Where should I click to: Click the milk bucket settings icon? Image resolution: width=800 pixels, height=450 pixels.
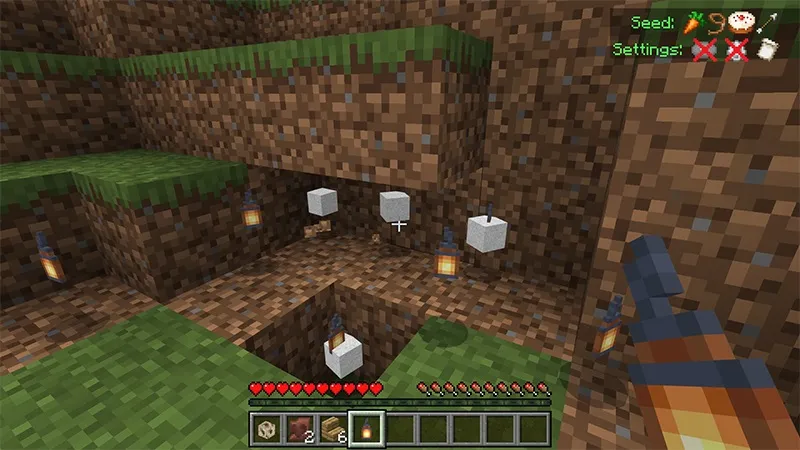pos(768,48)
